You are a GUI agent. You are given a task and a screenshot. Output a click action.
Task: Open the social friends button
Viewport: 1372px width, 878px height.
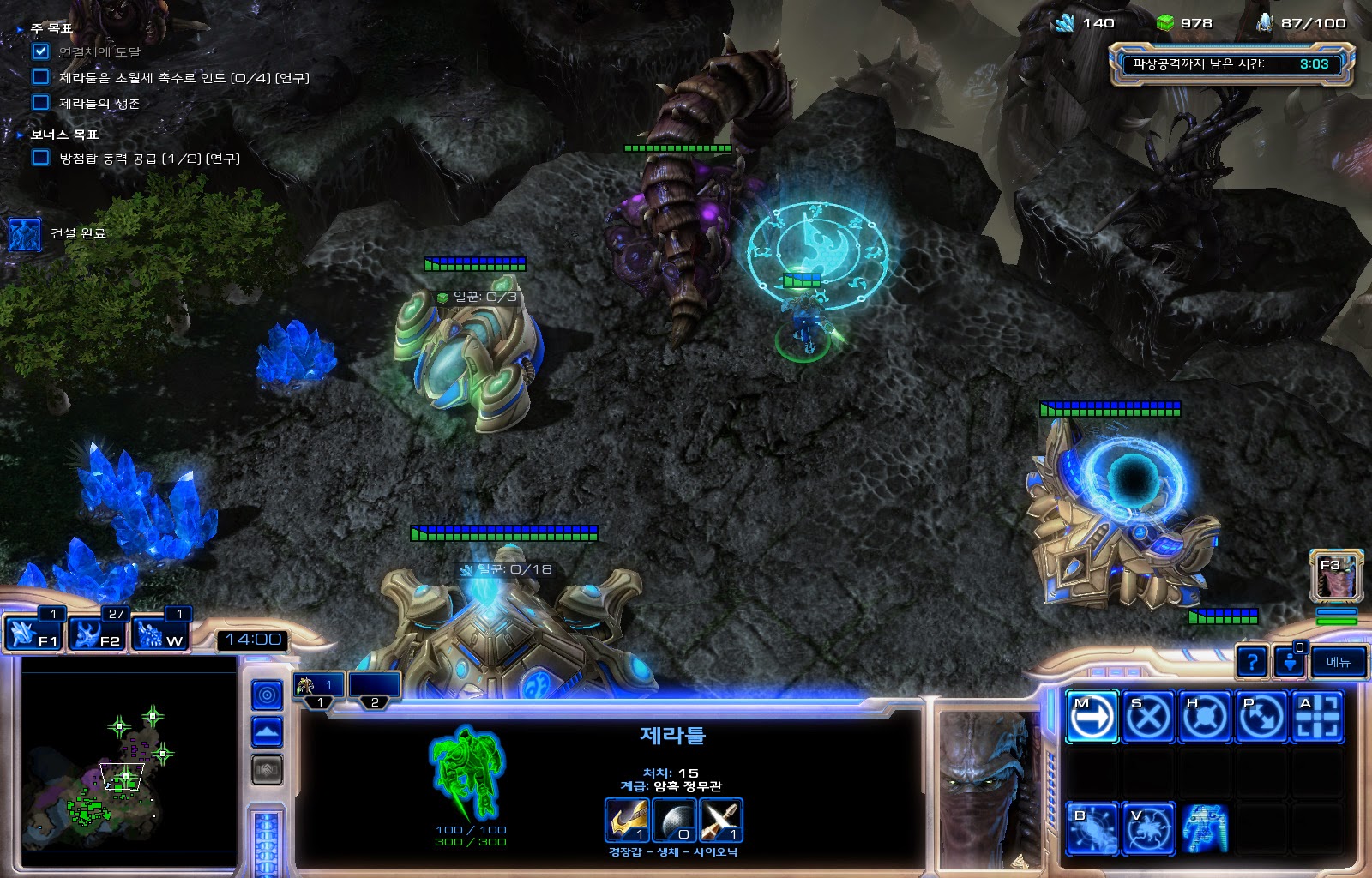1289,661
